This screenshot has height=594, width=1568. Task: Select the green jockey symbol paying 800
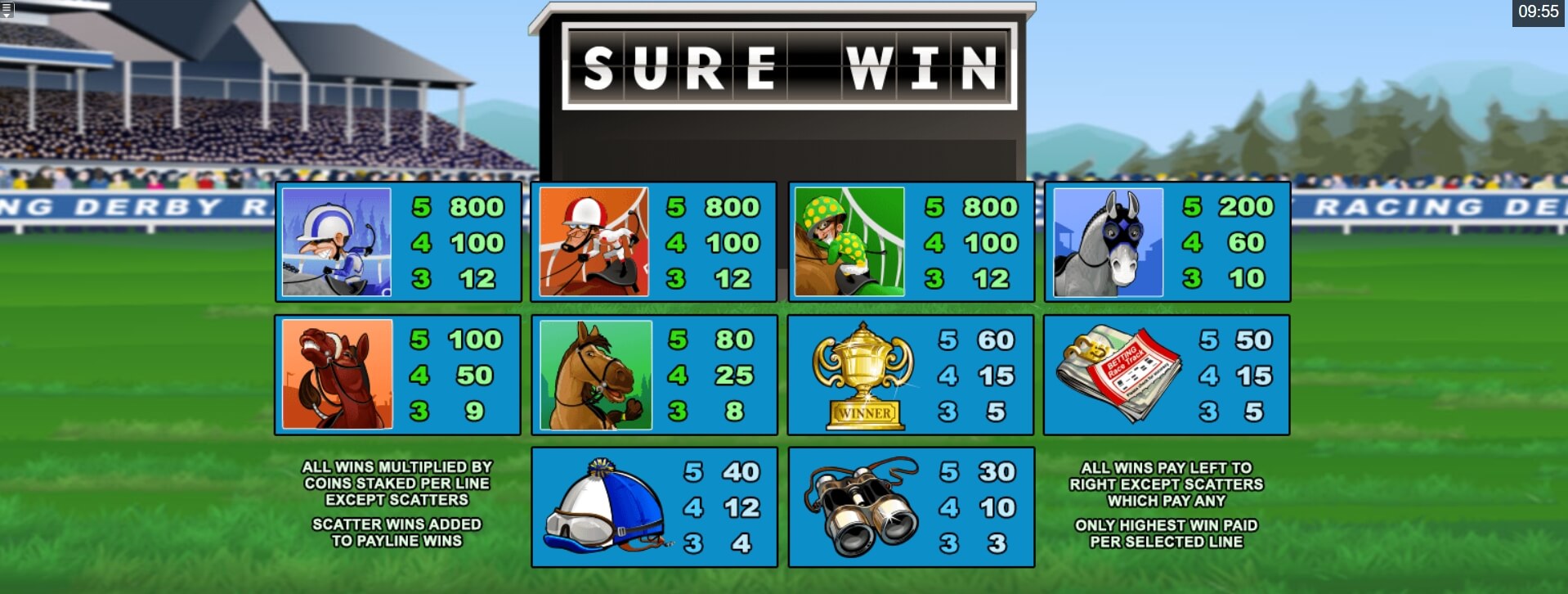[850, 241]
